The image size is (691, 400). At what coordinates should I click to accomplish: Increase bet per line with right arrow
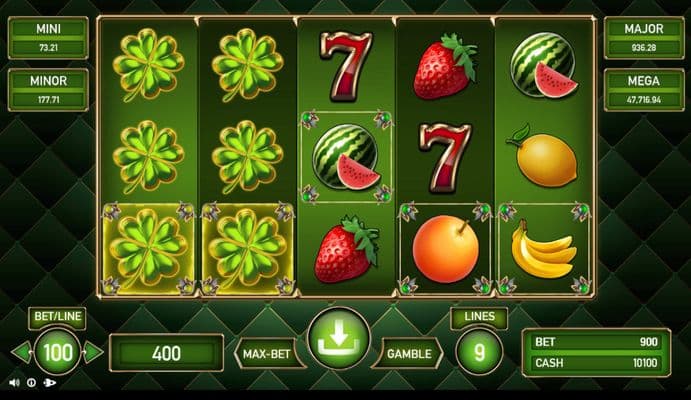point(94,352)
